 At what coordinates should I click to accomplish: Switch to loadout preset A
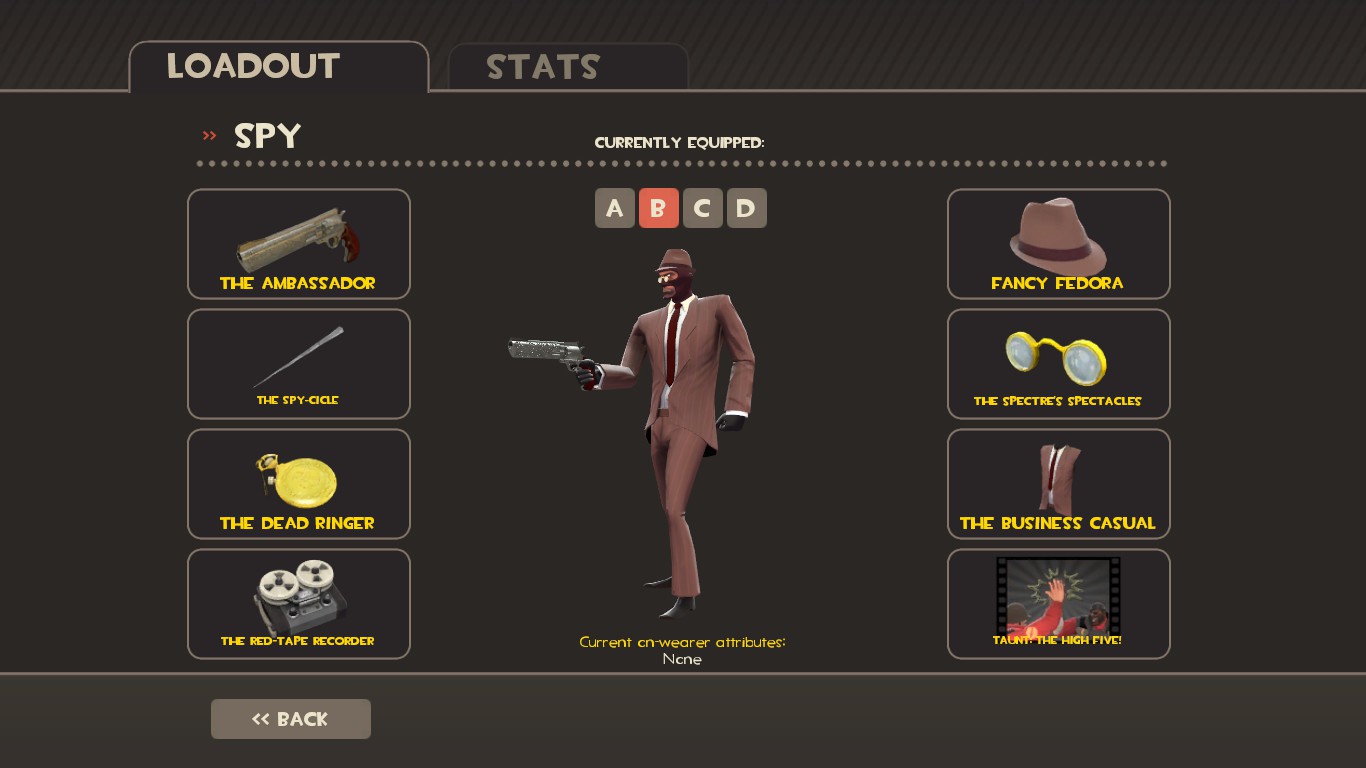pyautogui.click(x=615, y=208)
